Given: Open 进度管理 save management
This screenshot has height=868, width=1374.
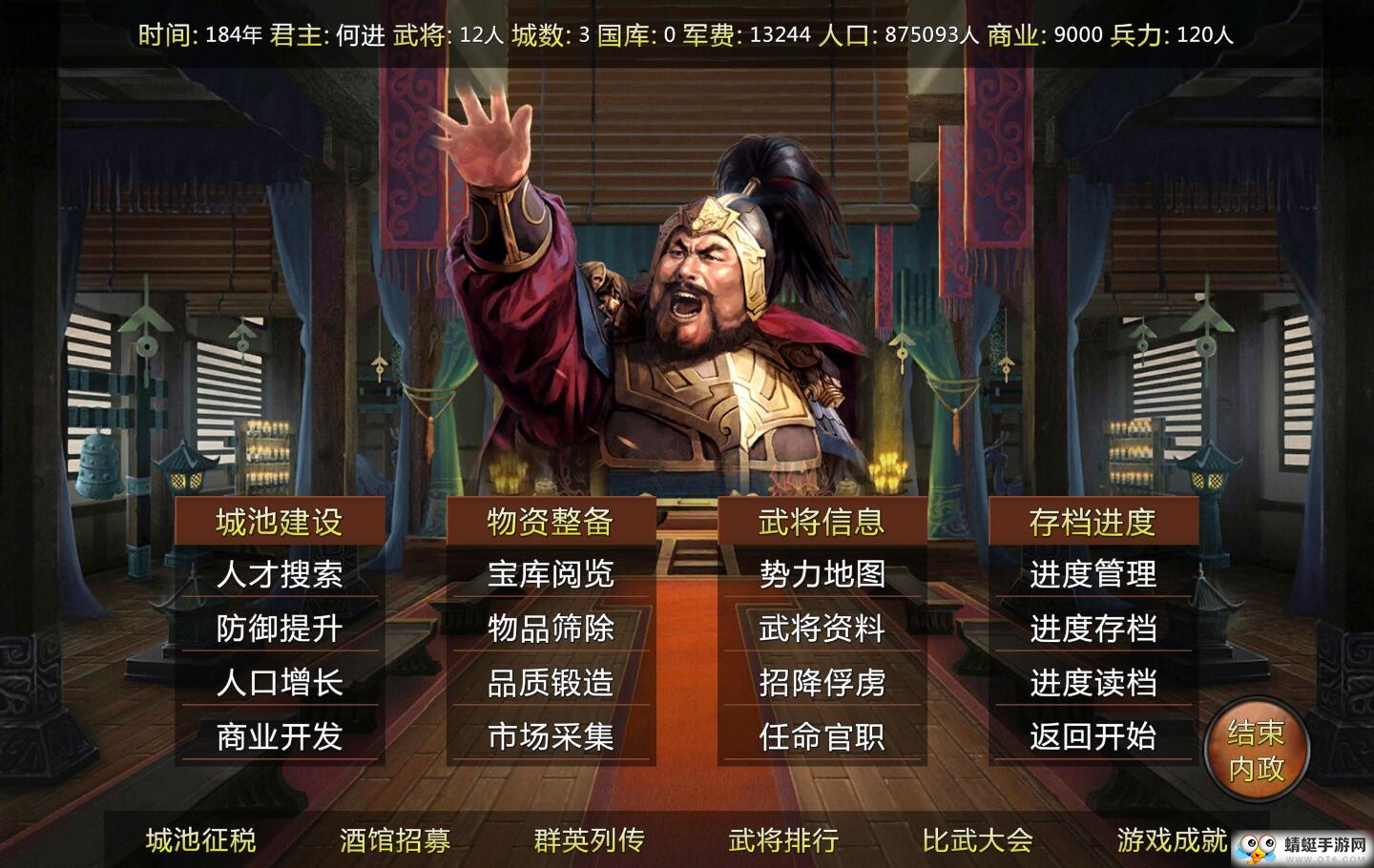Looking at the screenshot, I should [x=1095, y=574].
